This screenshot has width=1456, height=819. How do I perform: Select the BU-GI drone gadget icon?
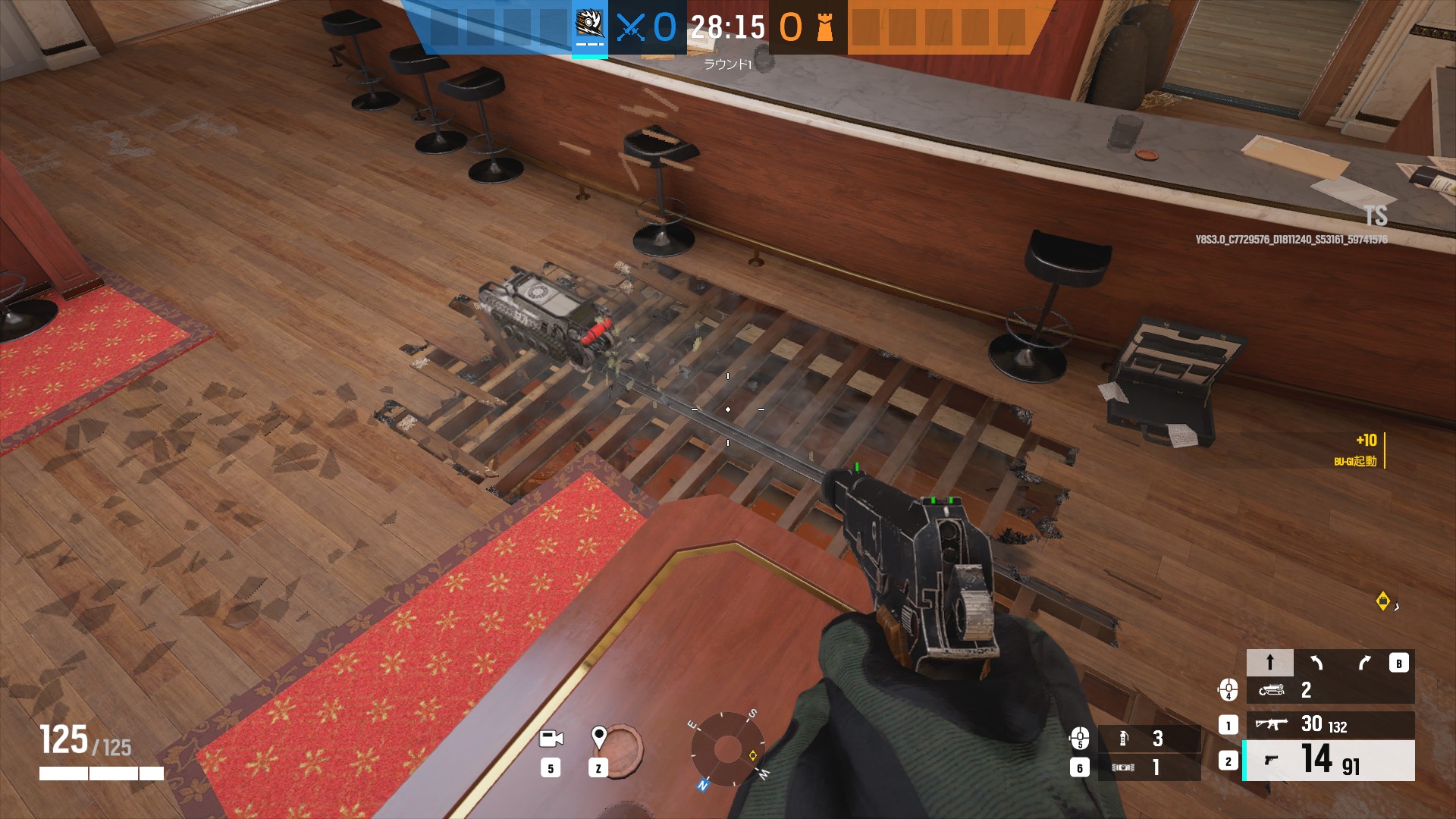[x=1271, y=690]
